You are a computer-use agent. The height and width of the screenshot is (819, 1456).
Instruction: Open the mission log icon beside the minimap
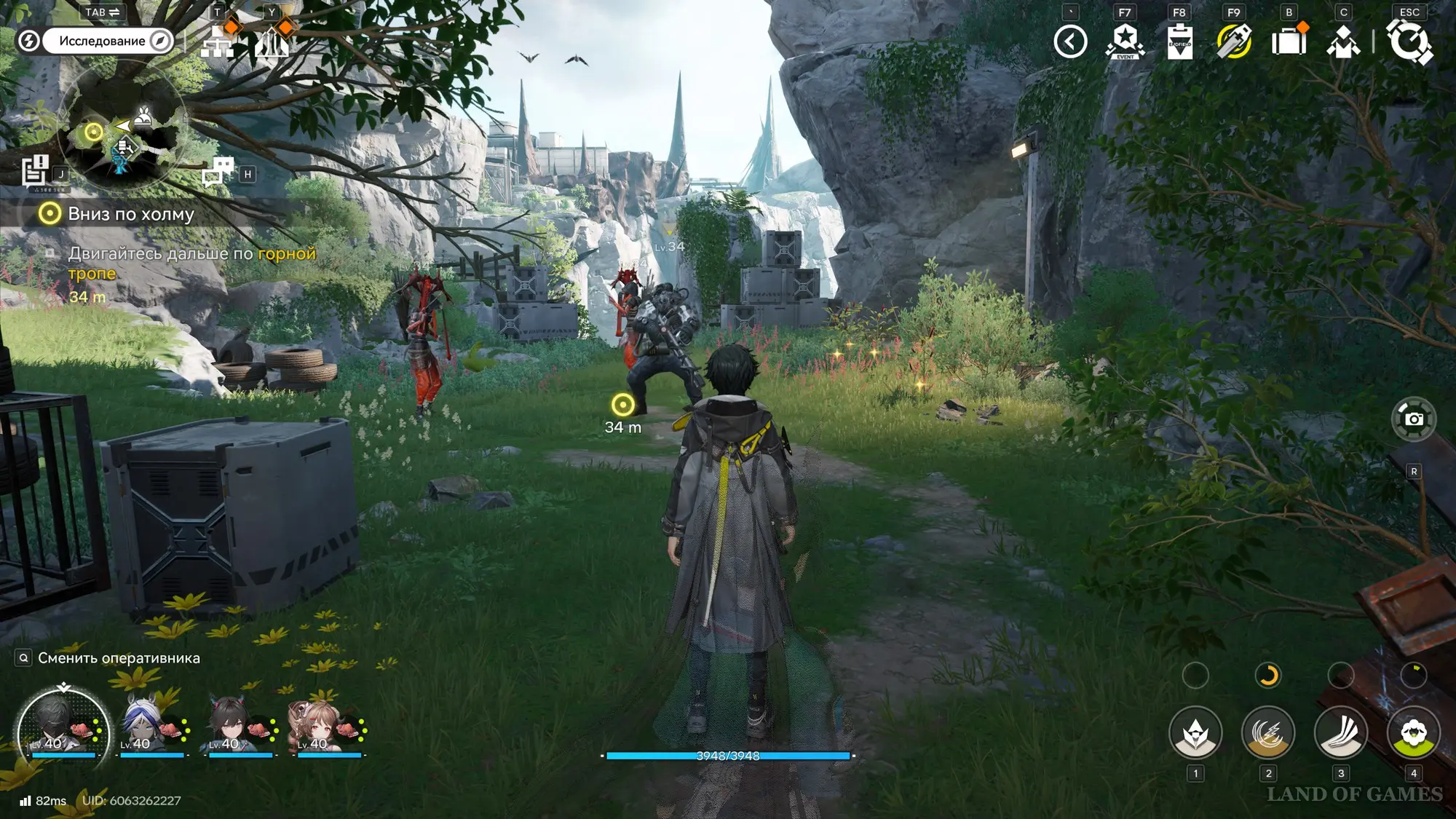(x=34, y=172)
